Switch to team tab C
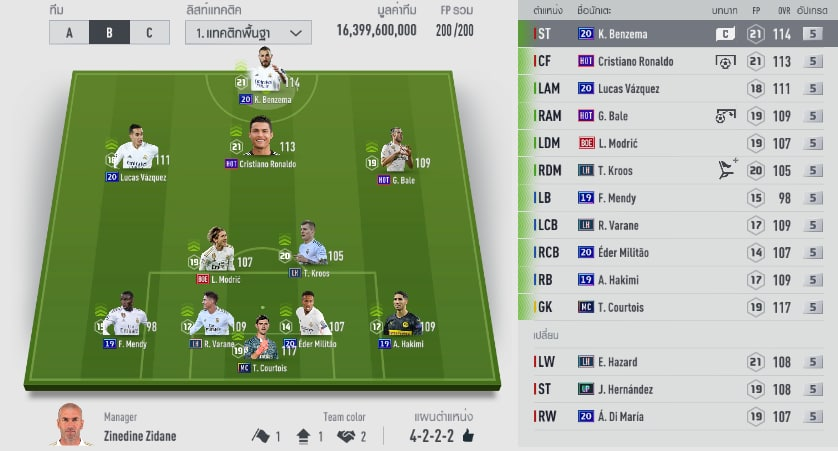 pyautogui.click(x=149, y=32)
